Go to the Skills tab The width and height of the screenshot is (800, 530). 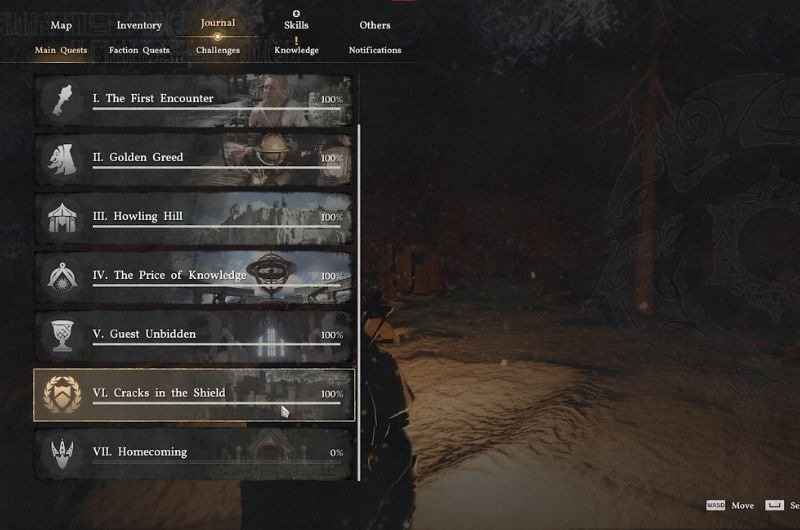[x=296, y=25]
